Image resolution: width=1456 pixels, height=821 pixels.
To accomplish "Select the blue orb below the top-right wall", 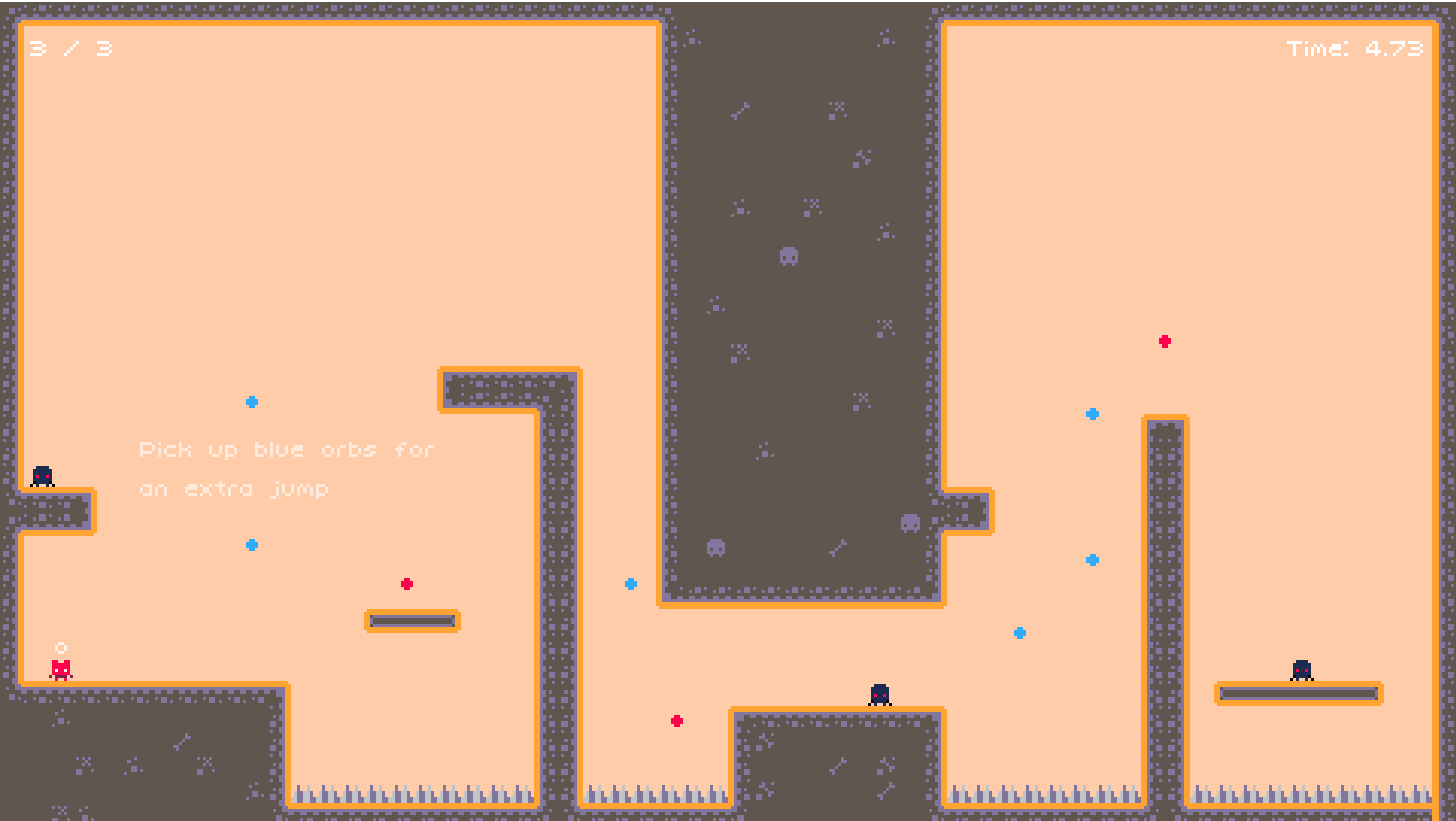I will (1093, 414).
